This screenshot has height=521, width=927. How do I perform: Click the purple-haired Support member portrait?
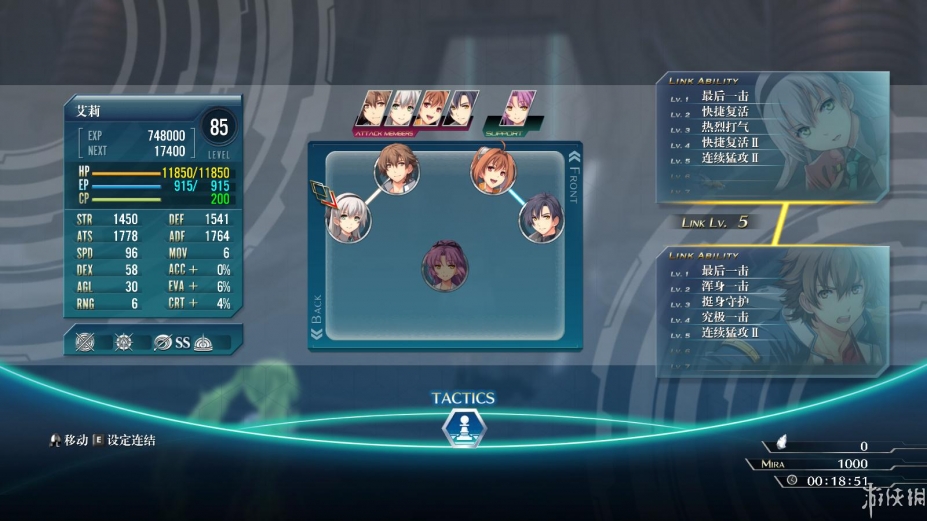point(518,106)
